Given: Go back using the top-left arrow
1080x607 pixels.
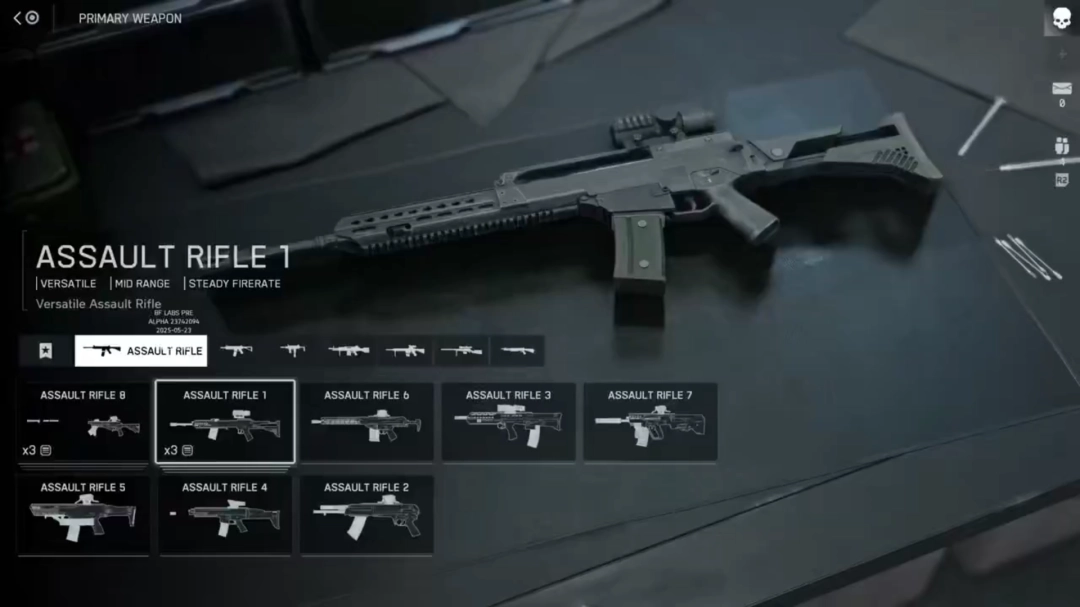Looking at the screenshot, I should [x=18, y=18].
